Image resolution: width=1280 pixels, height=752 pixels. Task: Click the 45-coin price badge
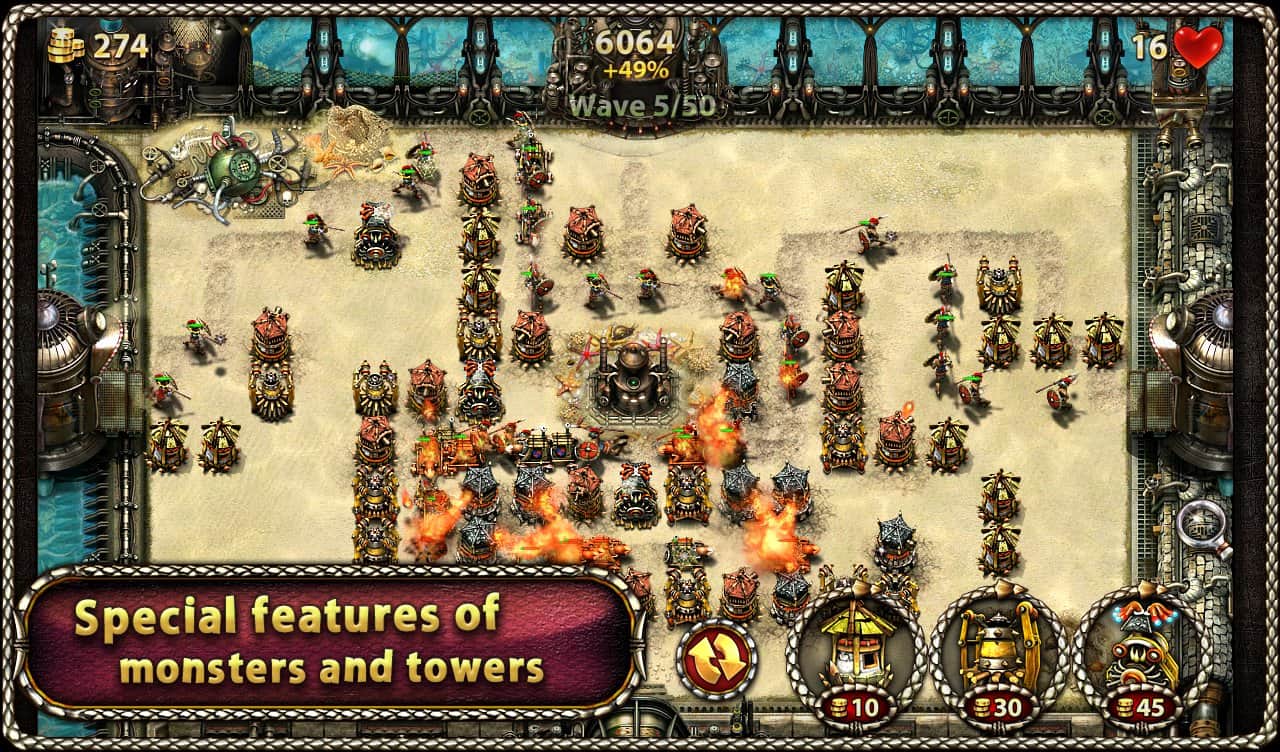(x=1140, y=706)
